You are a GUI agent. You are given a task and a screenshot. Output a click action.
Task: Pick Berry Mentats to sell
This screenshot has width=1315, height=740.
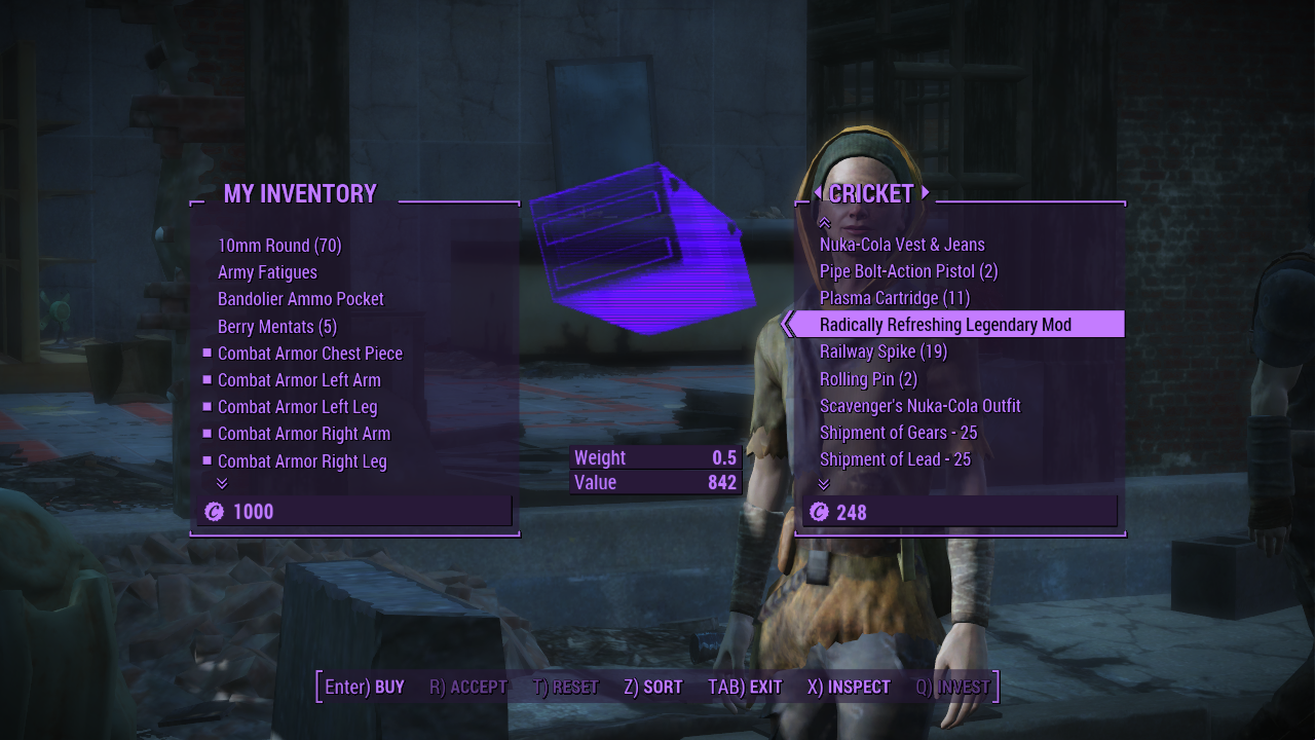click(x=277, y=326)
